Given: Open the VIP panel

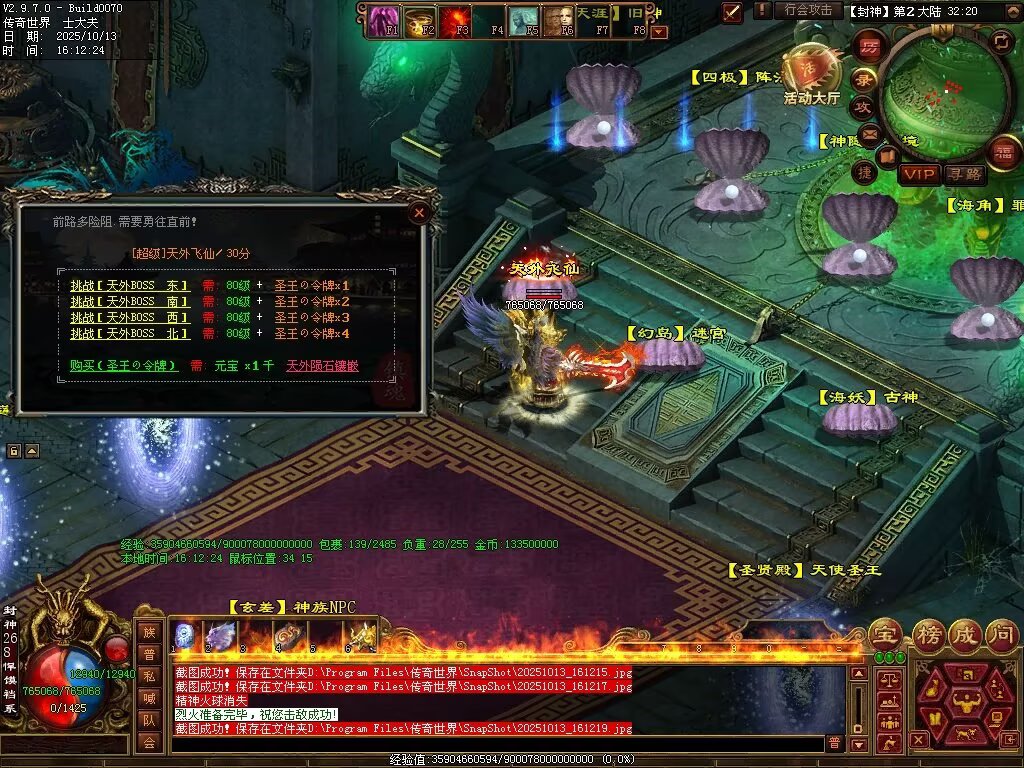Looking at the screenshot, I should [917, 174].
